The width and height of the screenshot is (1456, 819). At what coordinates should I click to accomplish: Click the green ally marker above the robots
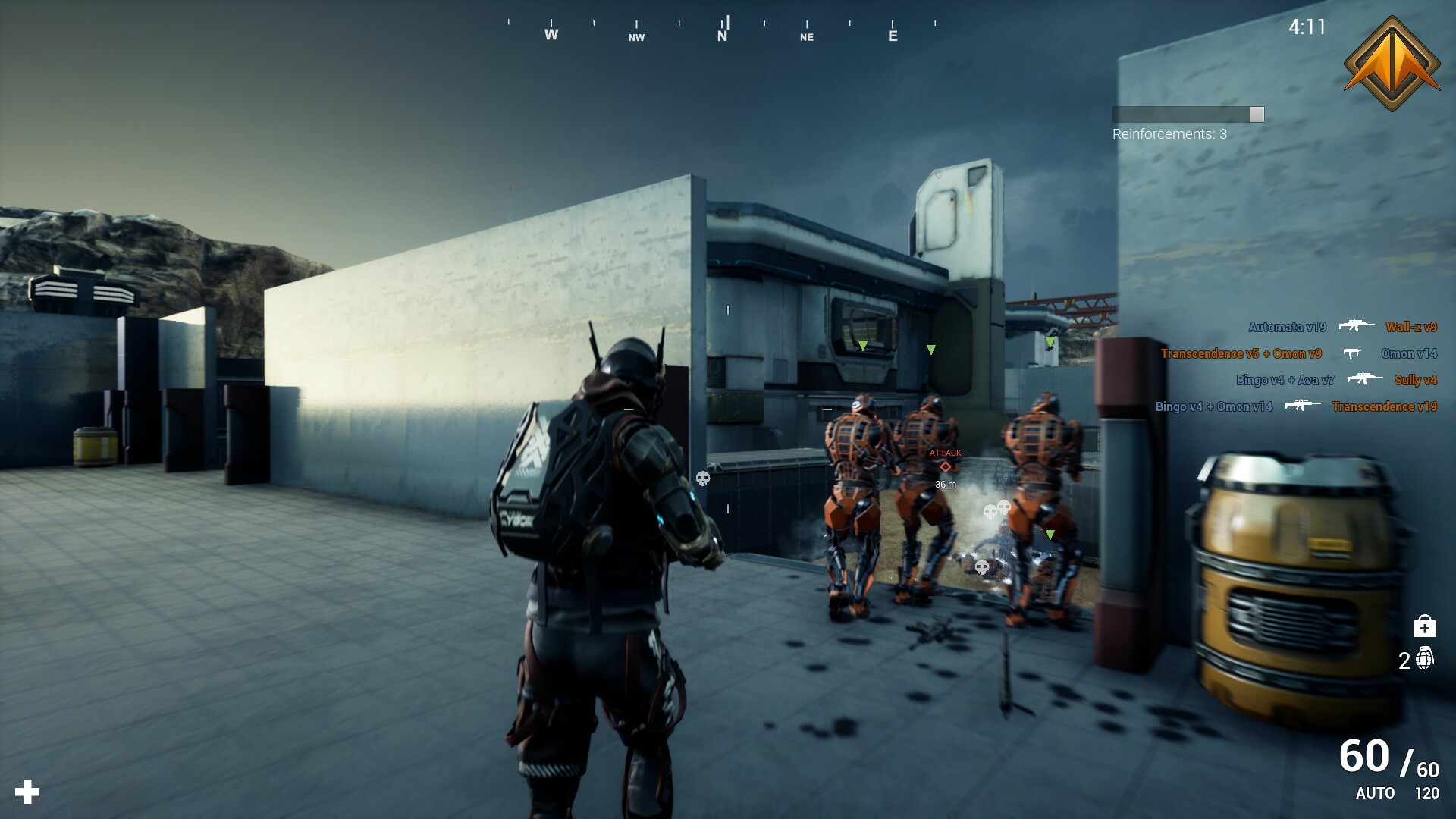930,350
